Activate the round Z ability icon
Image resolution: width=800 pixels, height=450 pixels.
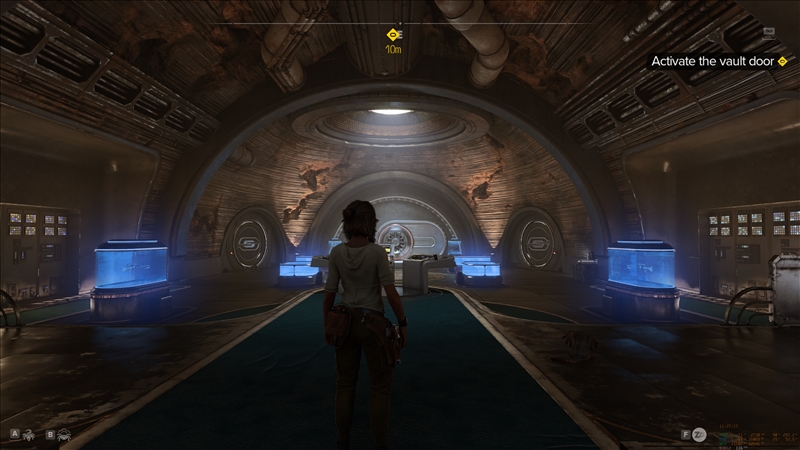[x=701, y=435]
